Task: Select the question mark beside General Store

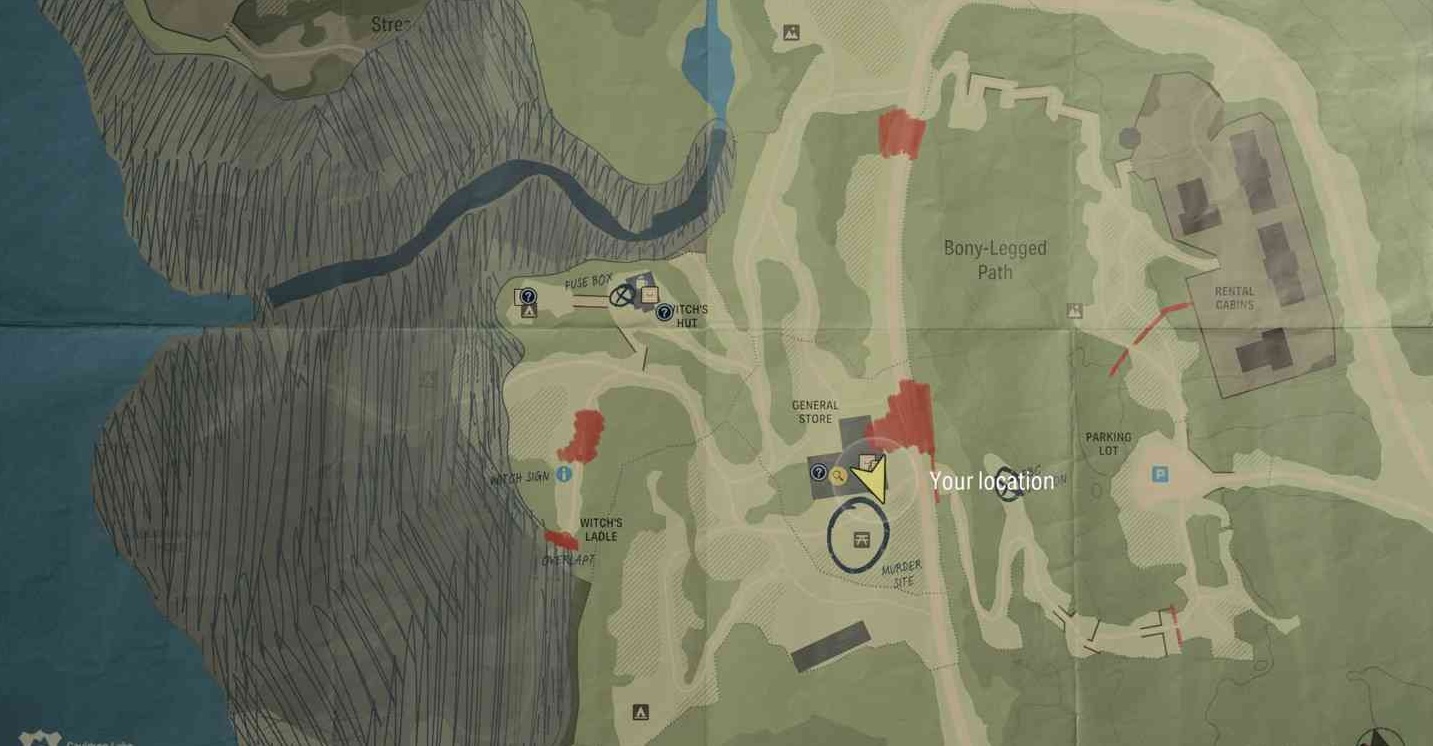Action: pyautogui.click(x=818, y=472)
